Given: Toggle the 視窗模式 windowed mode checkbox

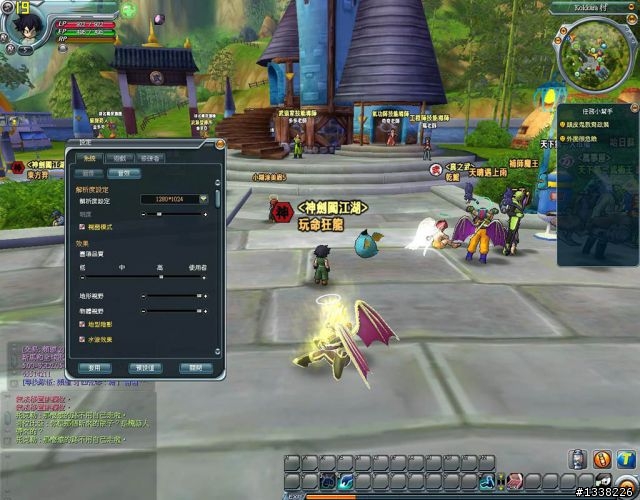Looking at the screenshot, I should (x=80, y=227).
